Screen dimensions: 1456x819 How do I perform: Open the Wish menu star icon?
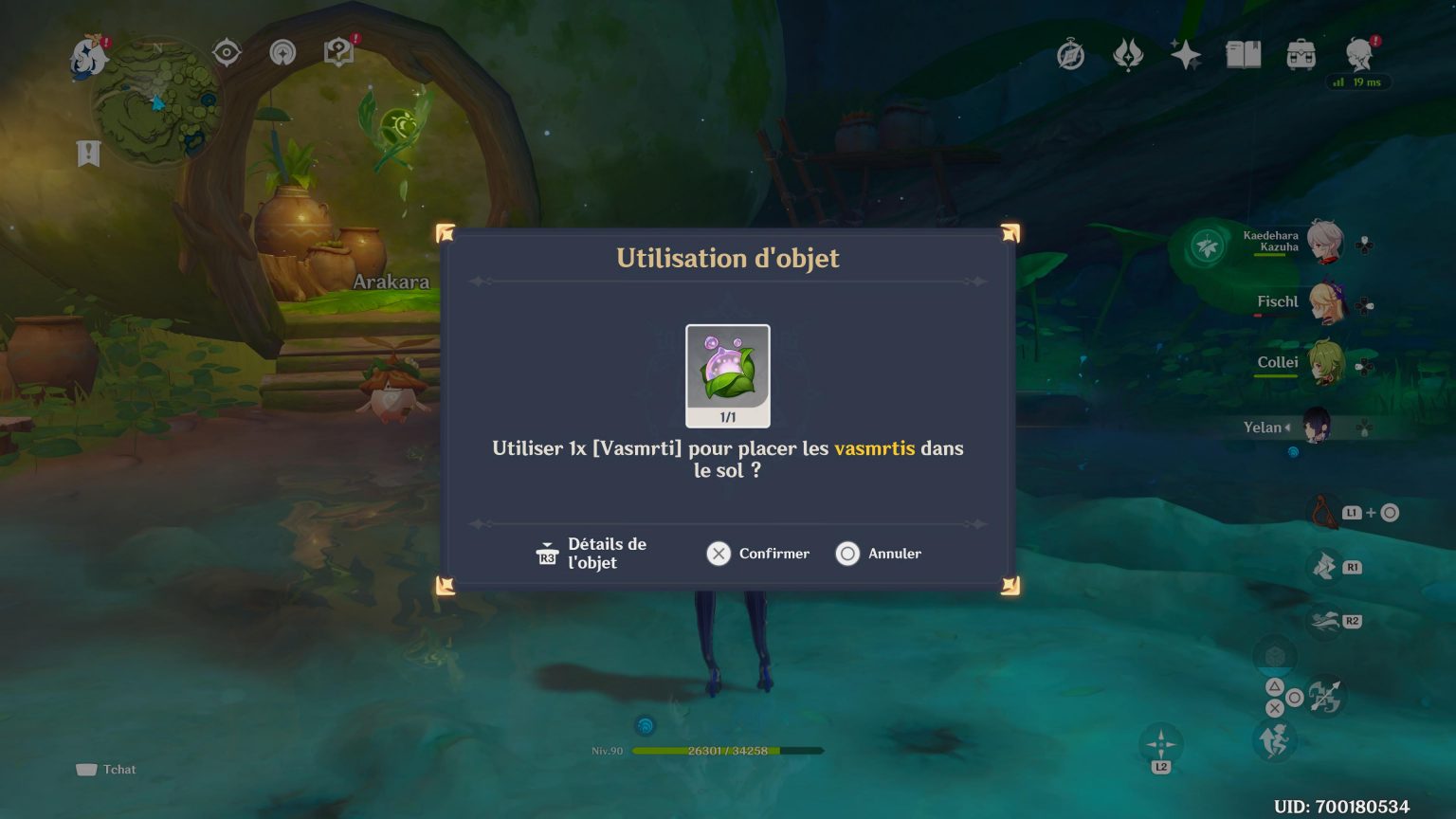[x=1186, y=55]
